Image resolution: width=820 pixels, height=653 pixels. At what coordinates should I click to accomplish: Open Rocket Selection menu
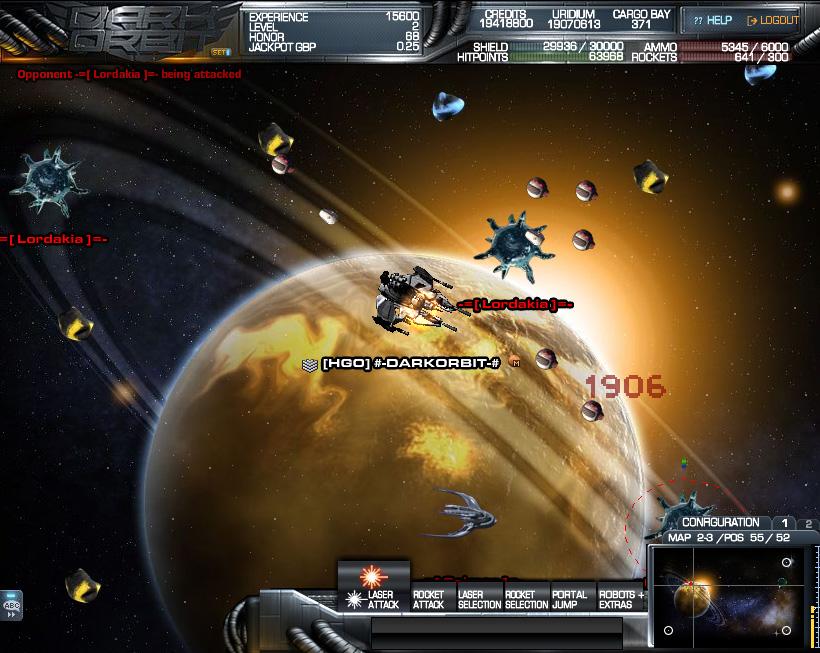tap(526, 599)
